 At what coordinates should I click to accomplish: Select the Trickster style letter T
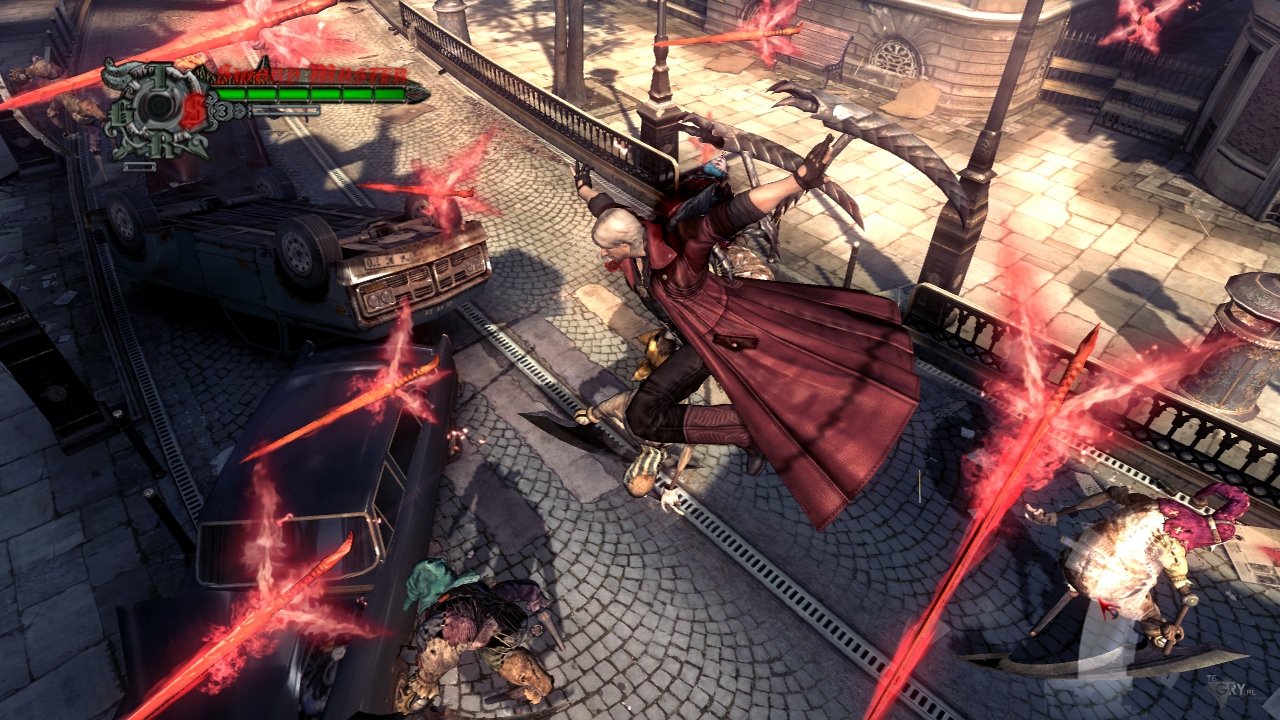click(158, 74)
